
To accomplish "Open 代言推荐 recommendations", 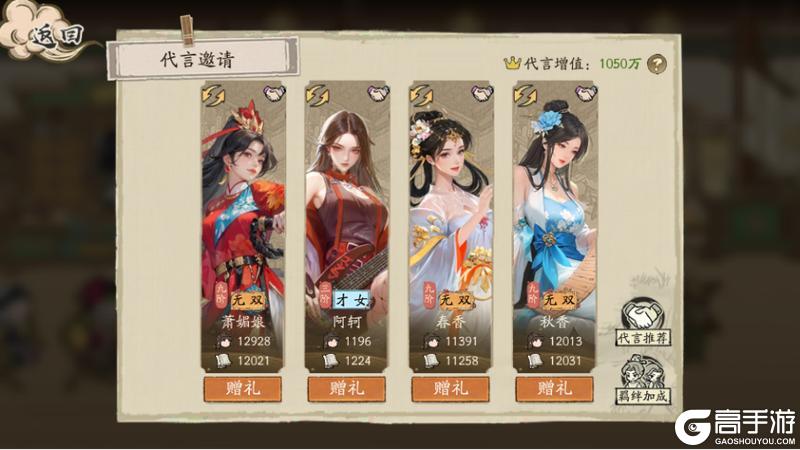I will [x=643, y=323].
